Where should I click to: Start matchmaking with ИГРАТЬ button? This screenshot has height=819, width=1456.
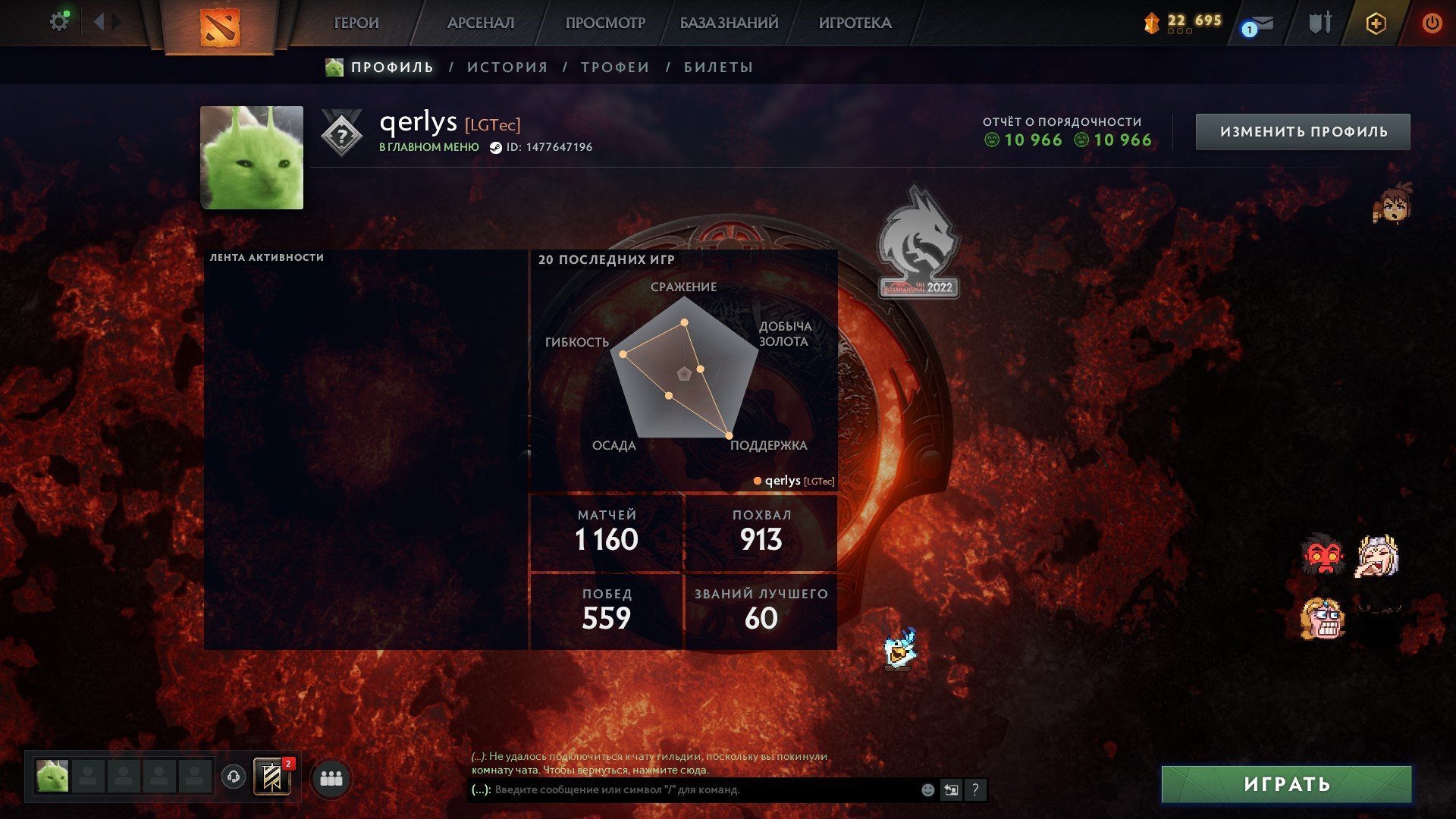(1286, 784)
